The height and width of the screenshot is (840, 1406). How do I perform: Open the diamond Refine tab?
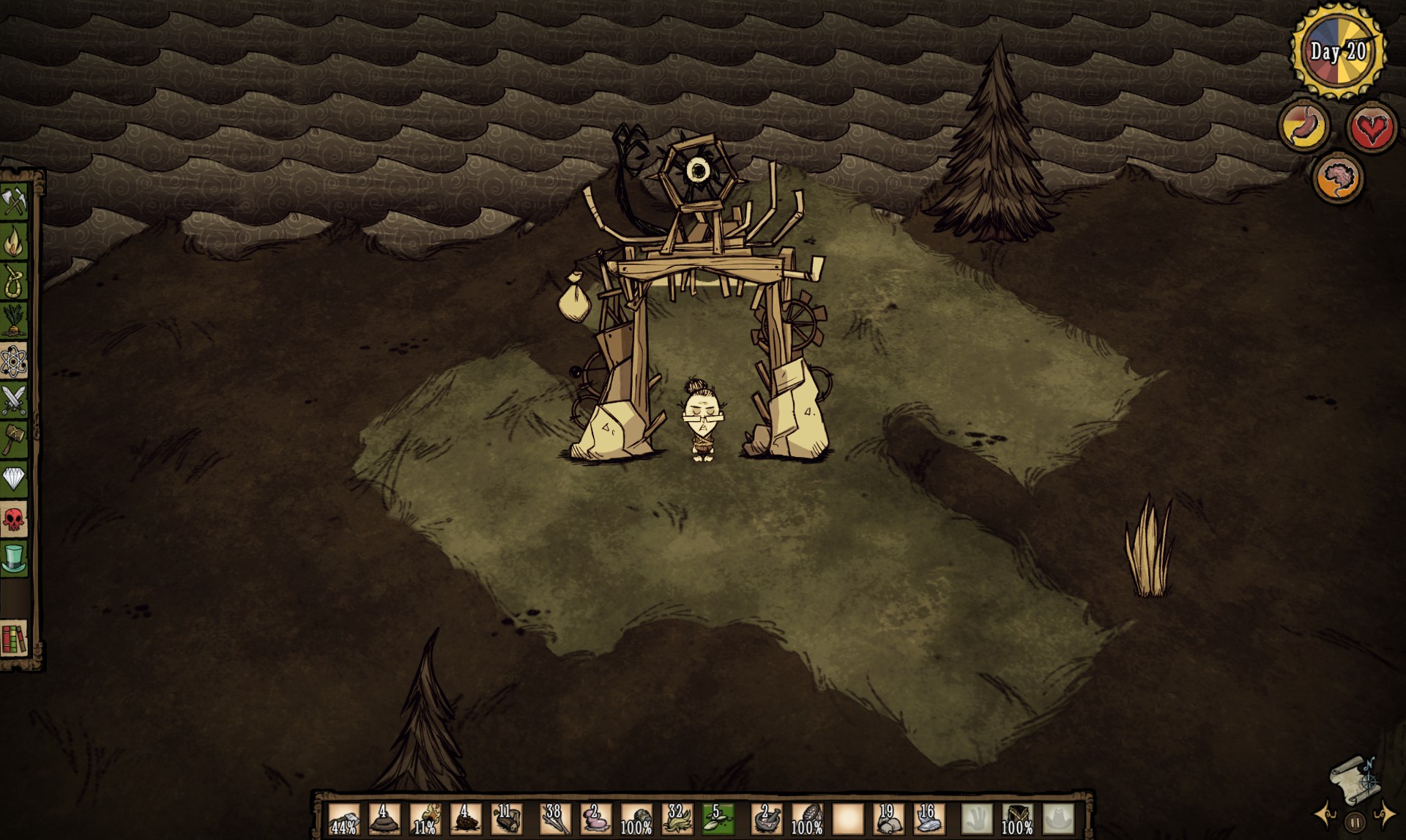[15, 480]
